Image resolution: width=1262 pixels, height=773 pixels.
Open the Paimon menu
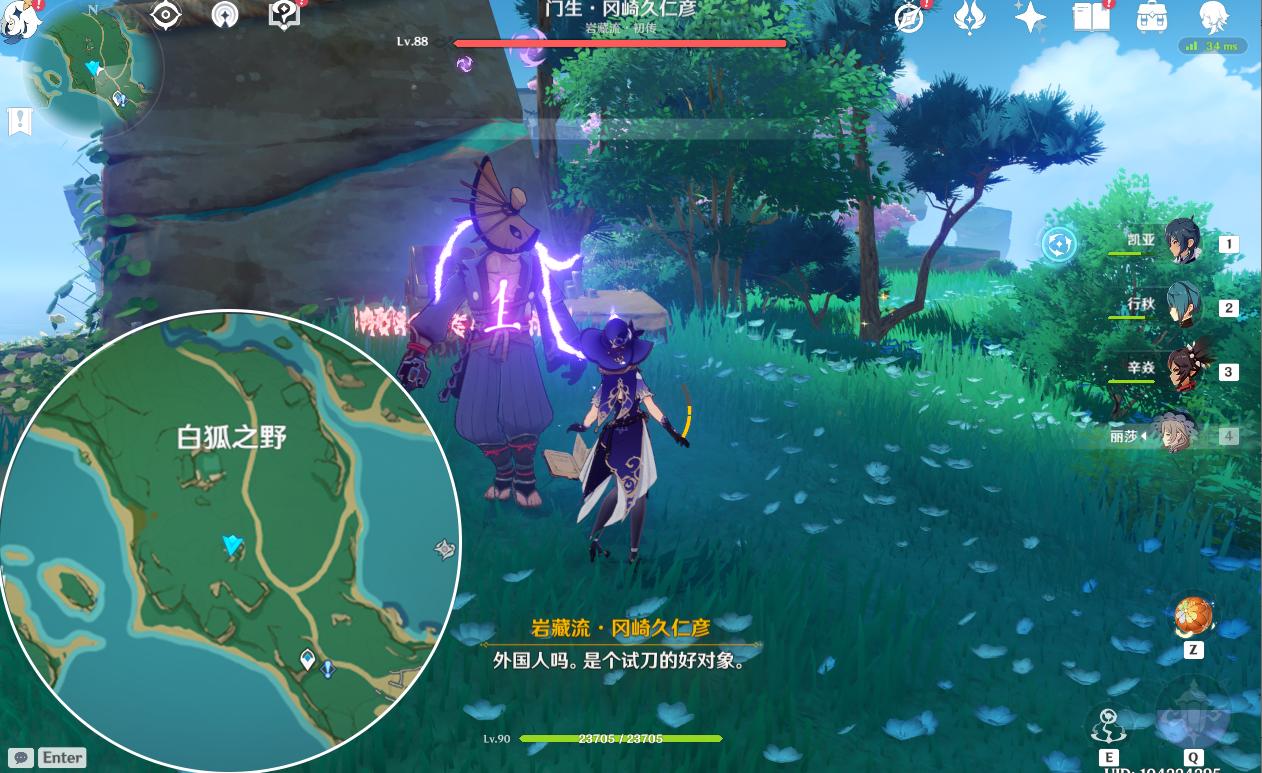tap(18, 17)
